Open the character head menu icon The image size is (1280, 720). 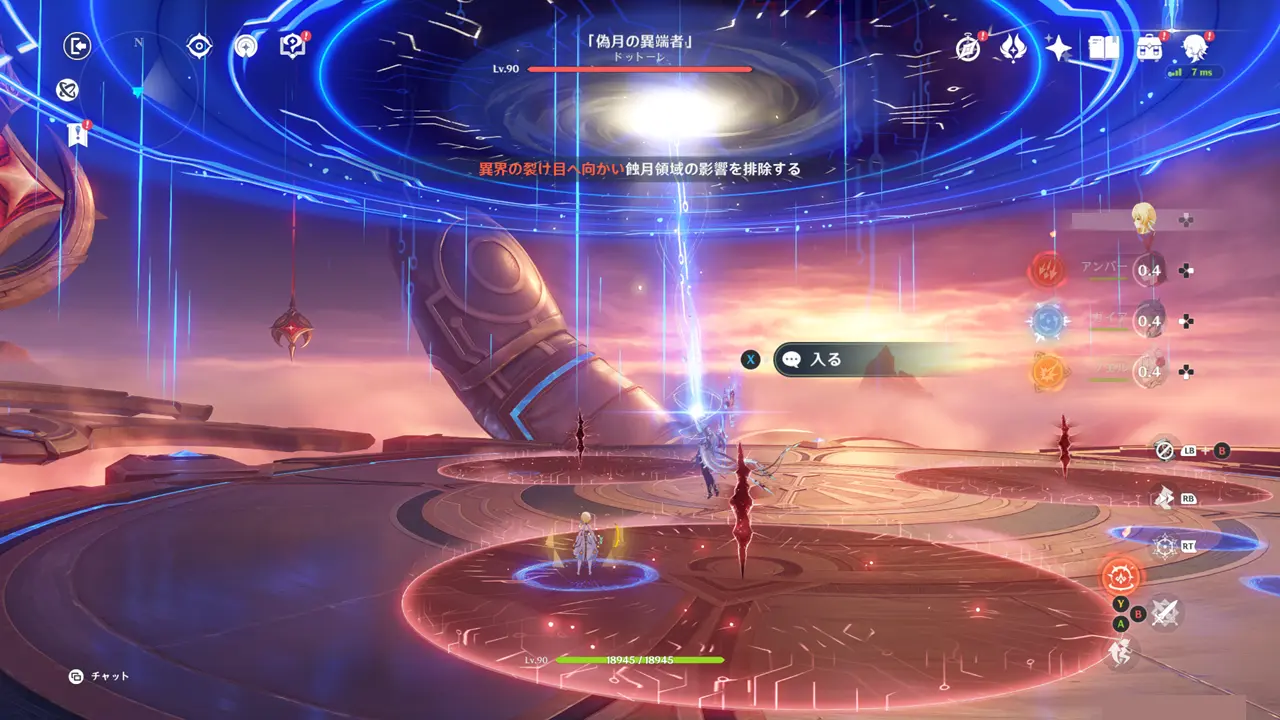click(1194, 47)
